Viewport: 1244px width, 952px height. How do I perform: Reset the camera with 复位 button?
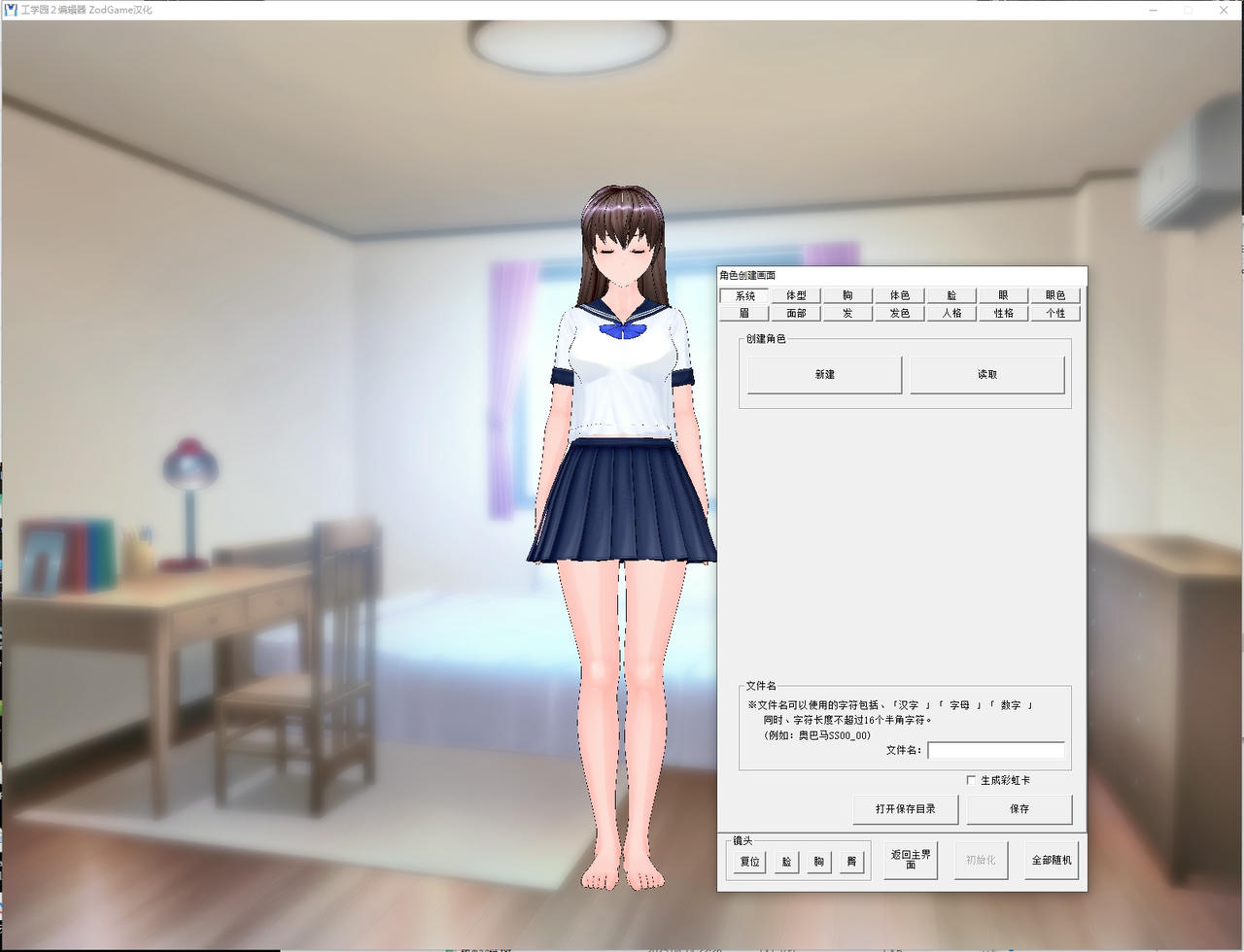pyautogui.click(x=748, y=861)
